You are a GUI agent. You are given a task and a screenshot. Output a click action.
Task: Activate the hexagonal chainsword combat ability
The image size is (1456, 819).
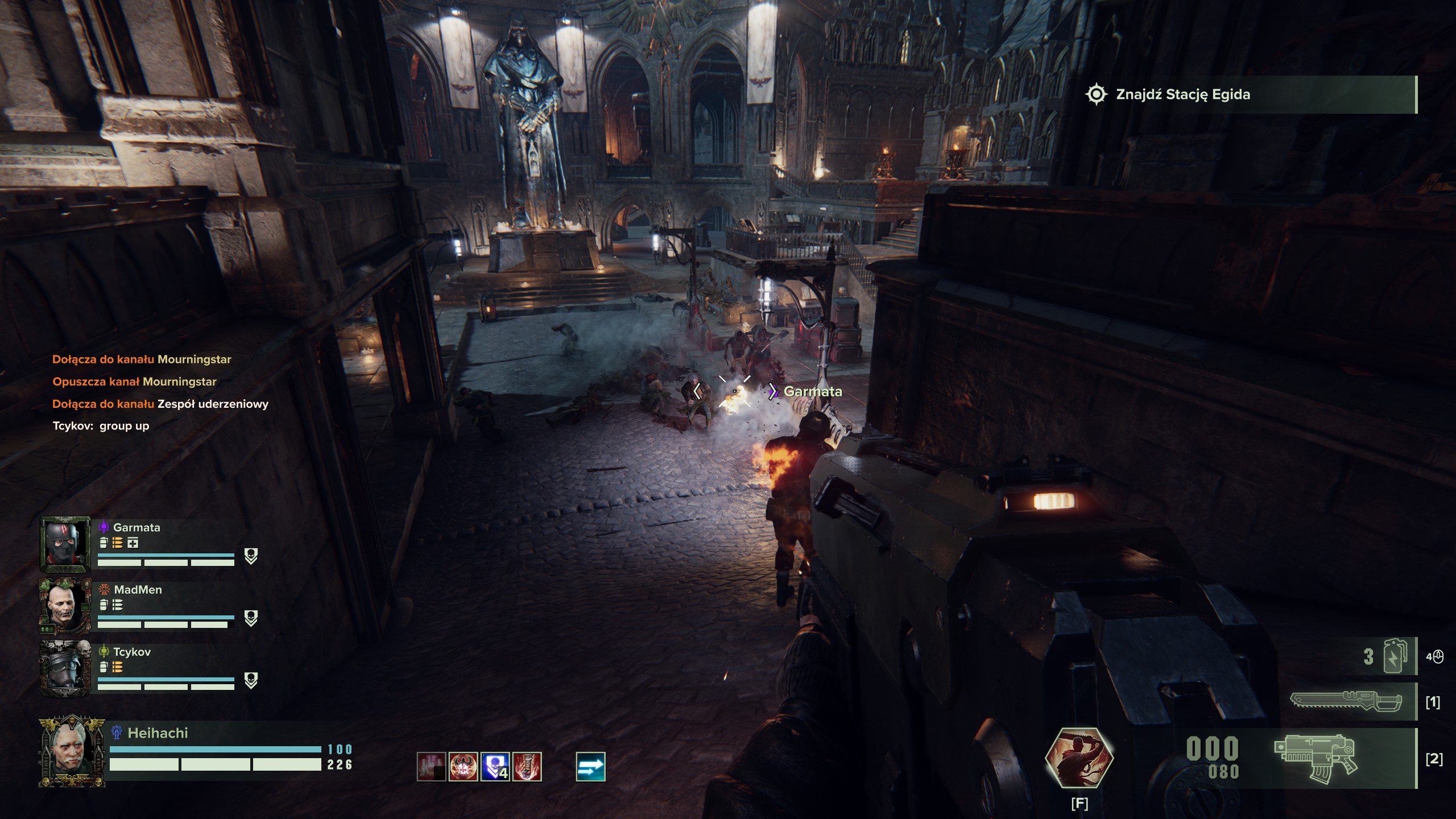(x=1079, y=758)
